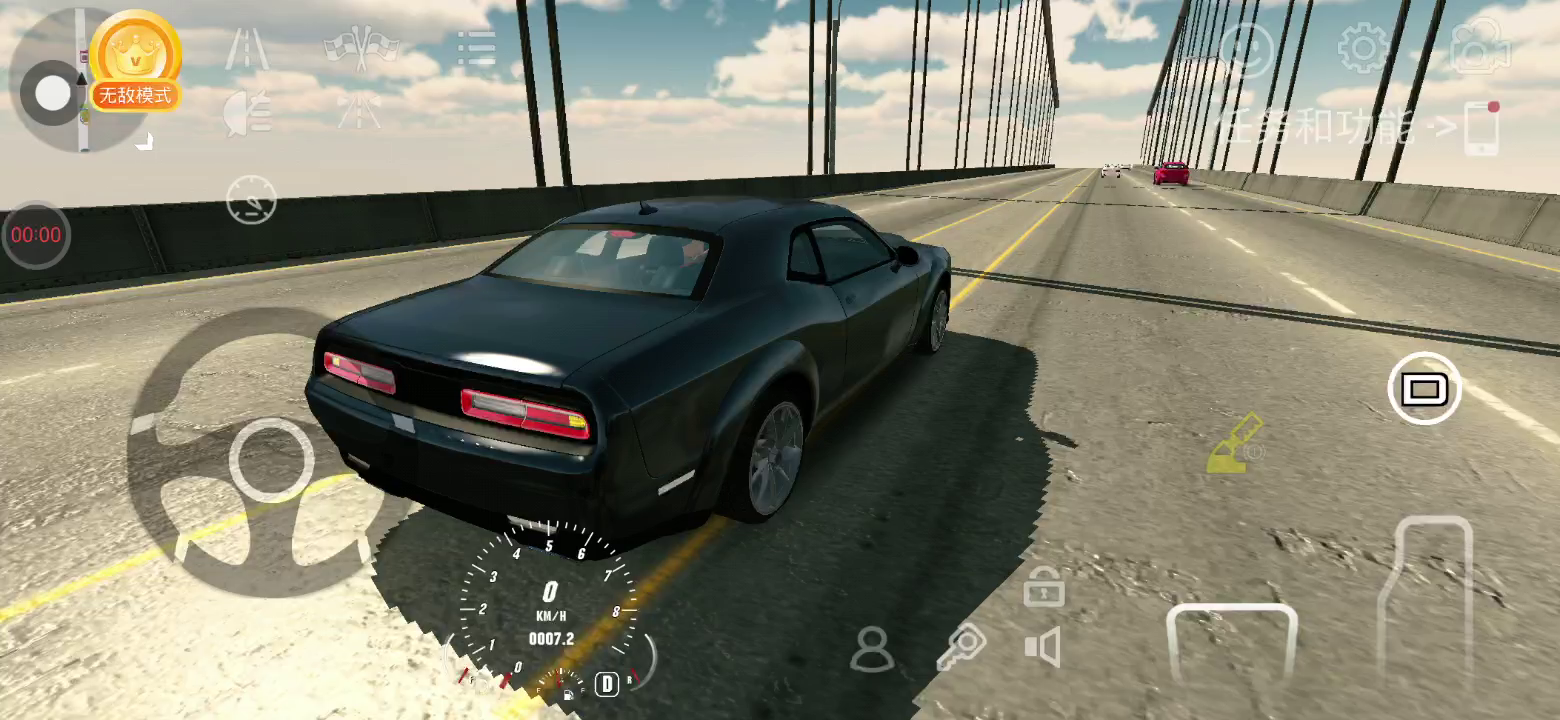The image size is (1560, 720).
Task: Toggle the door lock padlock icon
Action: [1043, 587]
